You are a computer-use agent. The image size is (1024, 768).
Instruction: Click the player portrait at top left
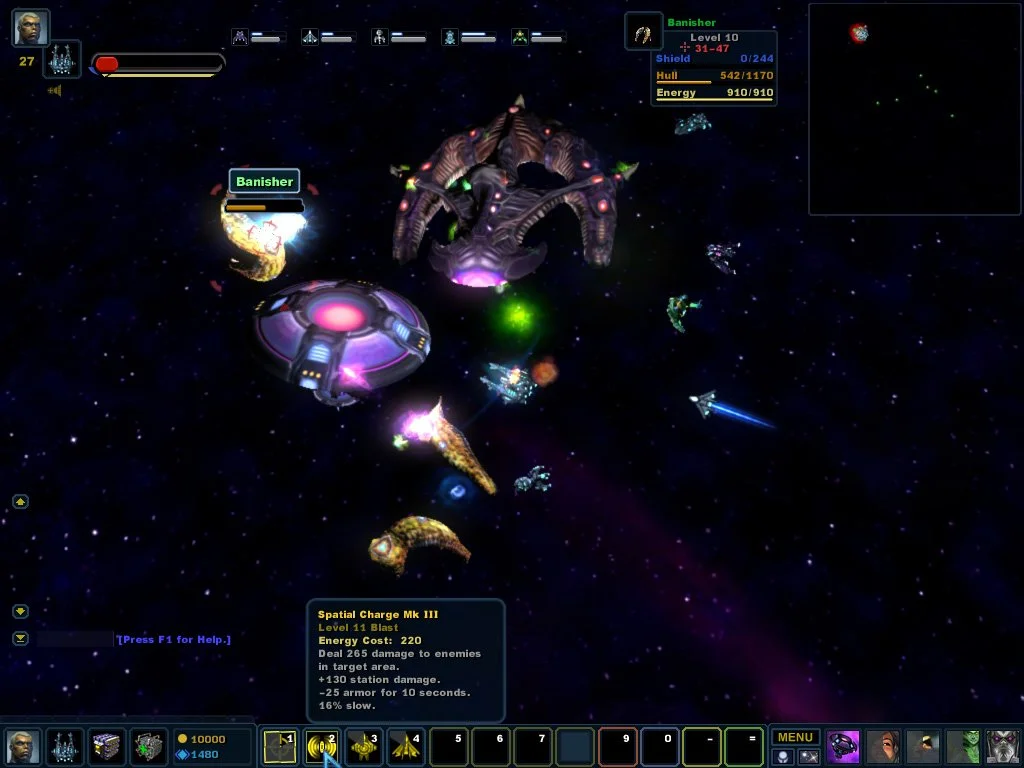coord(30,27)
